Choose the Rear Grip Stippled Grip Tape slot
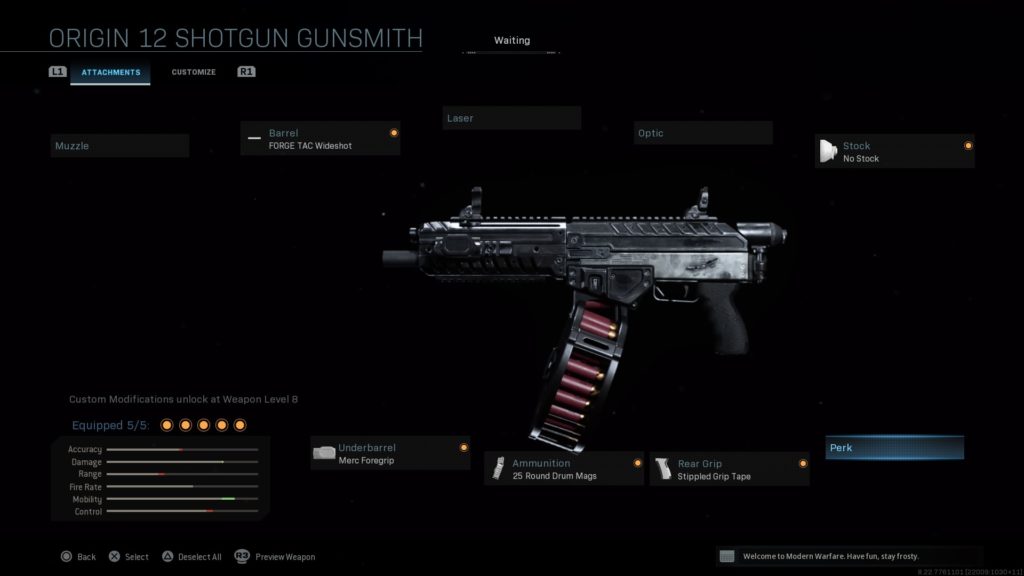 tap(729, 469)
